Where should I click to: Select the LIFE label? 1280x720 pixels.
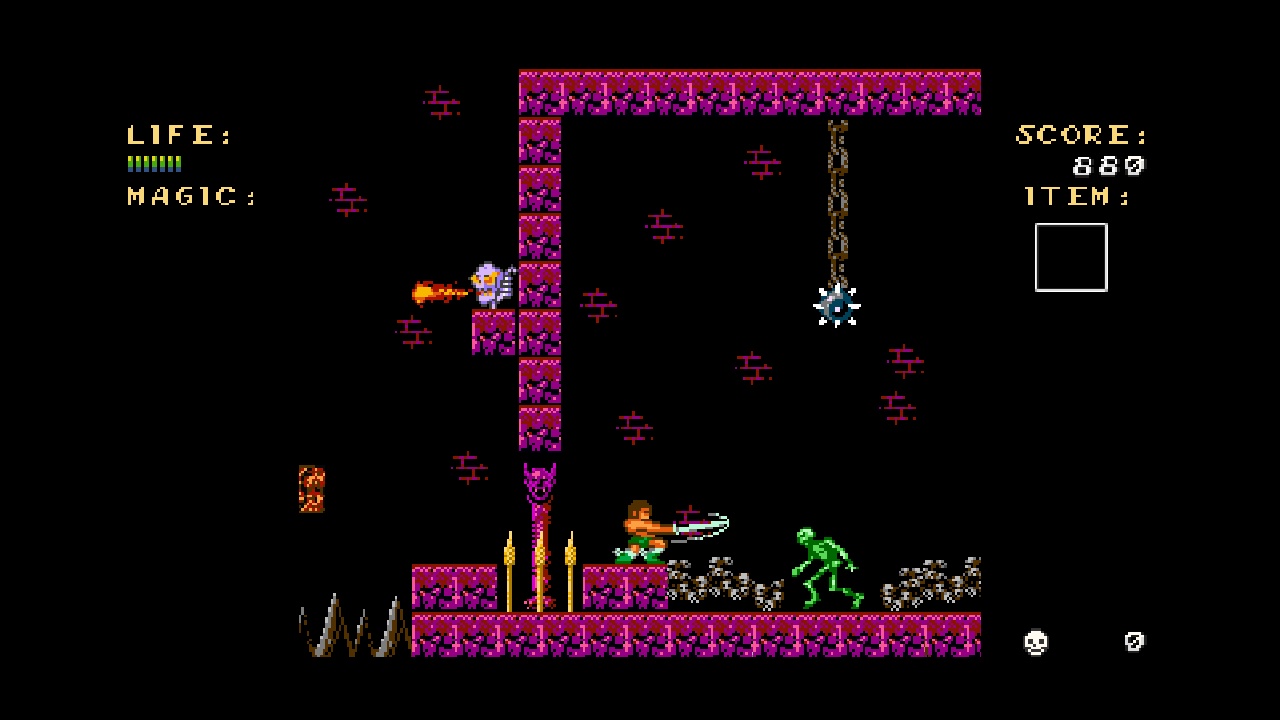pos(172,135)
